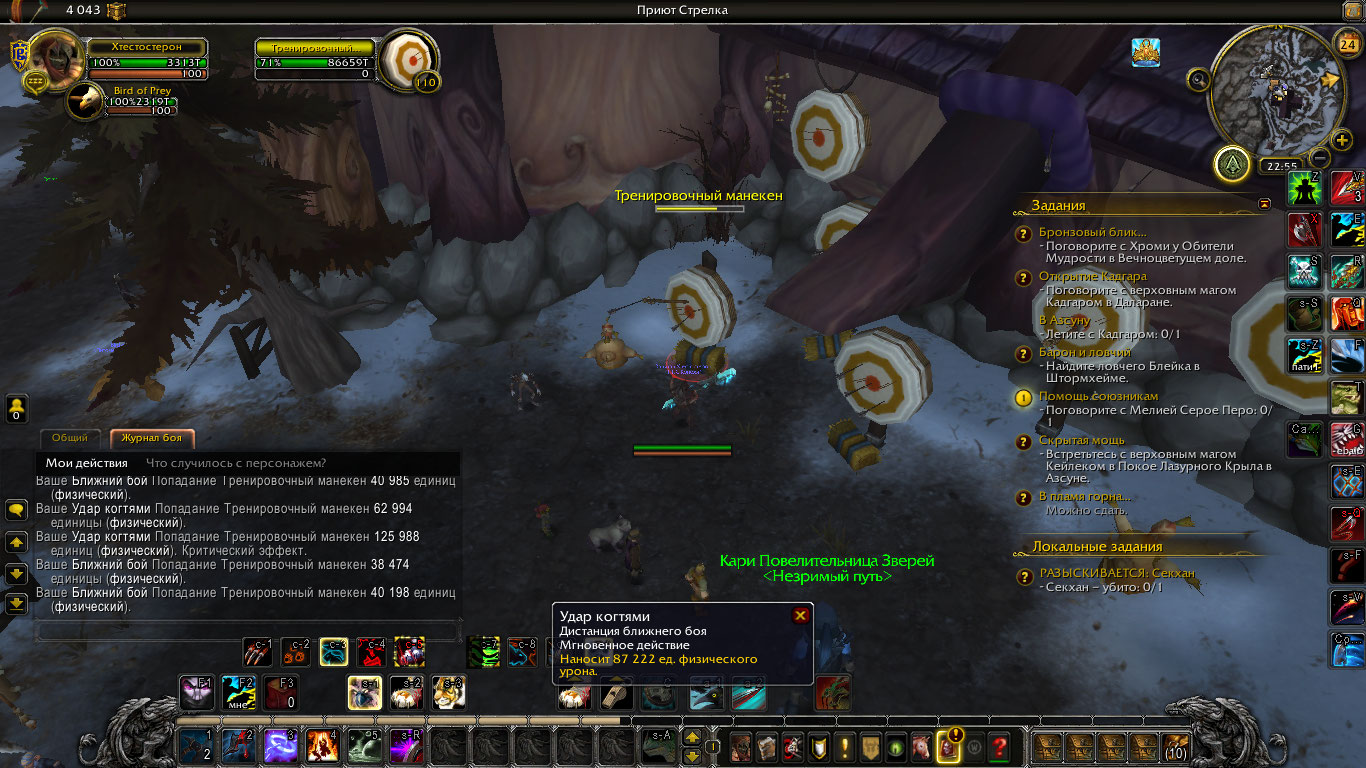Open the calendar button showing 24
1366x768 pixels.
(x=1346, y=44)
